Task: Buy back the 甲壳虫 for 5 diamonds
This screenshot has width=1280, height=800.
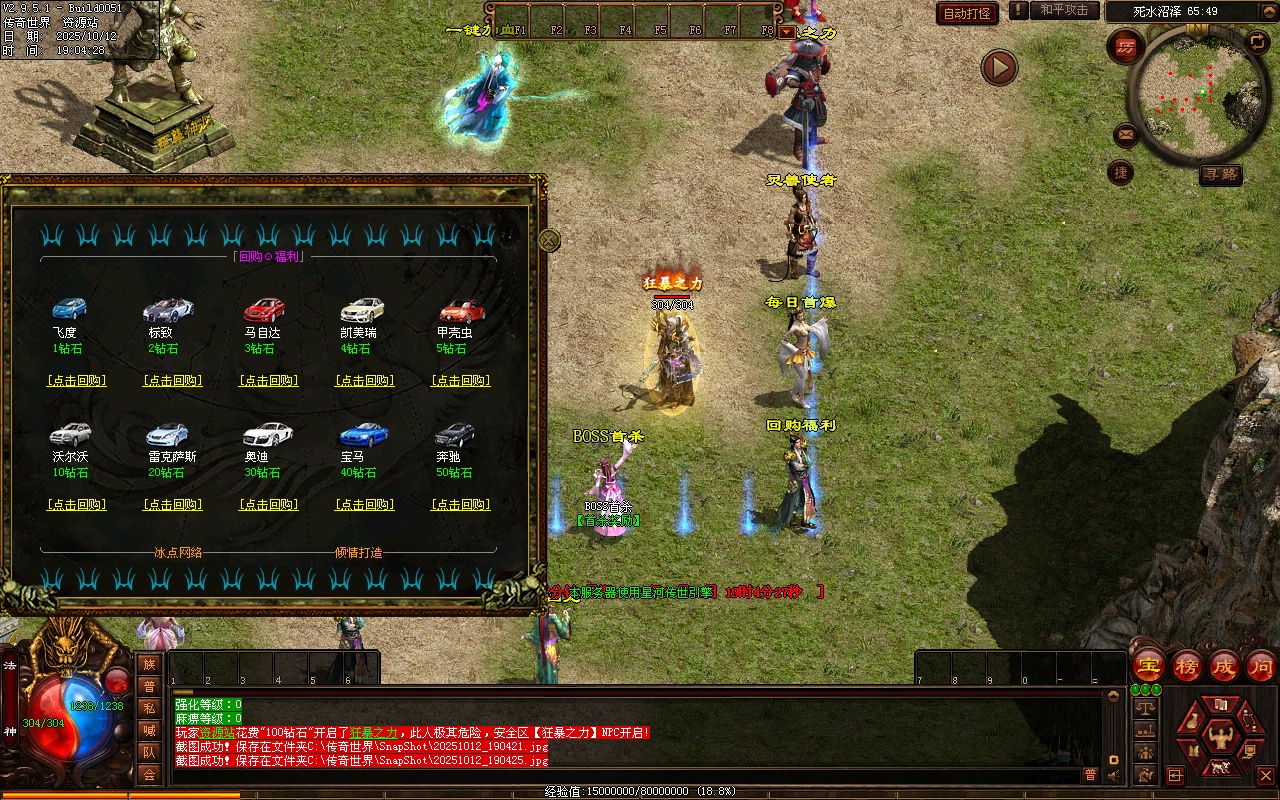Action: point(461,381)
